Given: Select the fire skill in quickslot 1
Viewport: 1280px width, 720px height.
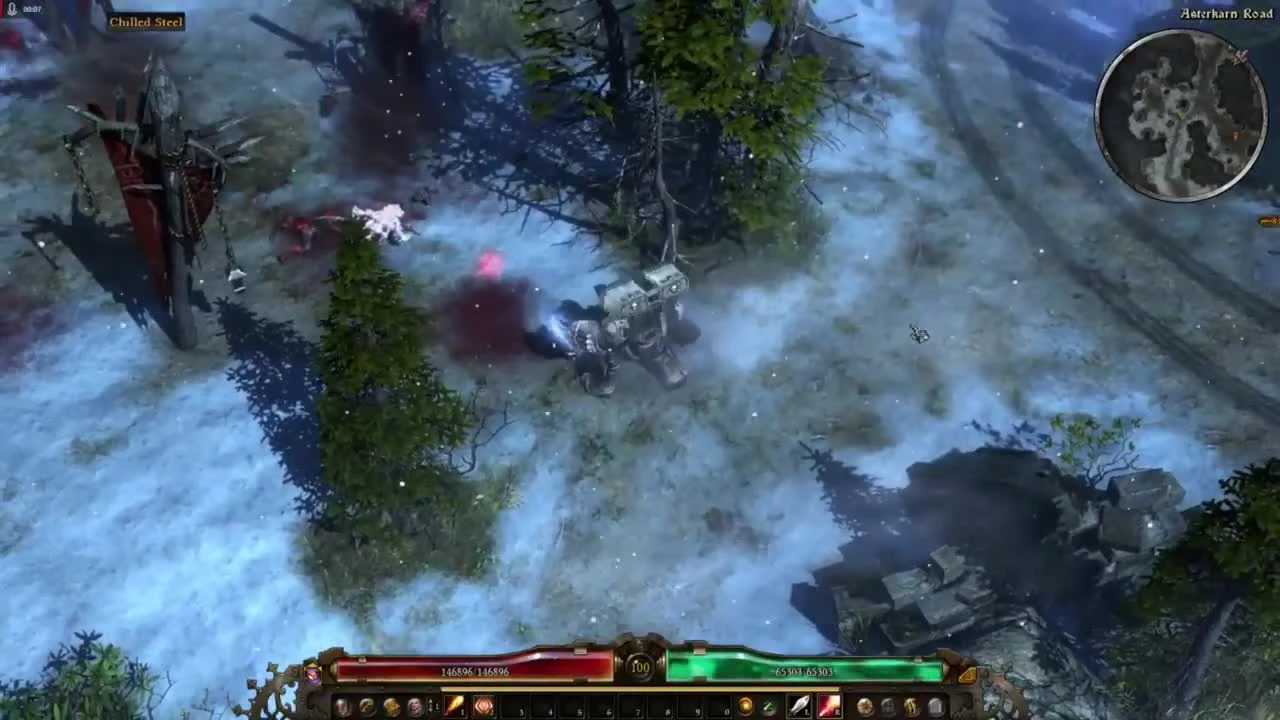Looking at the screenshot, I should coord(456,706).
